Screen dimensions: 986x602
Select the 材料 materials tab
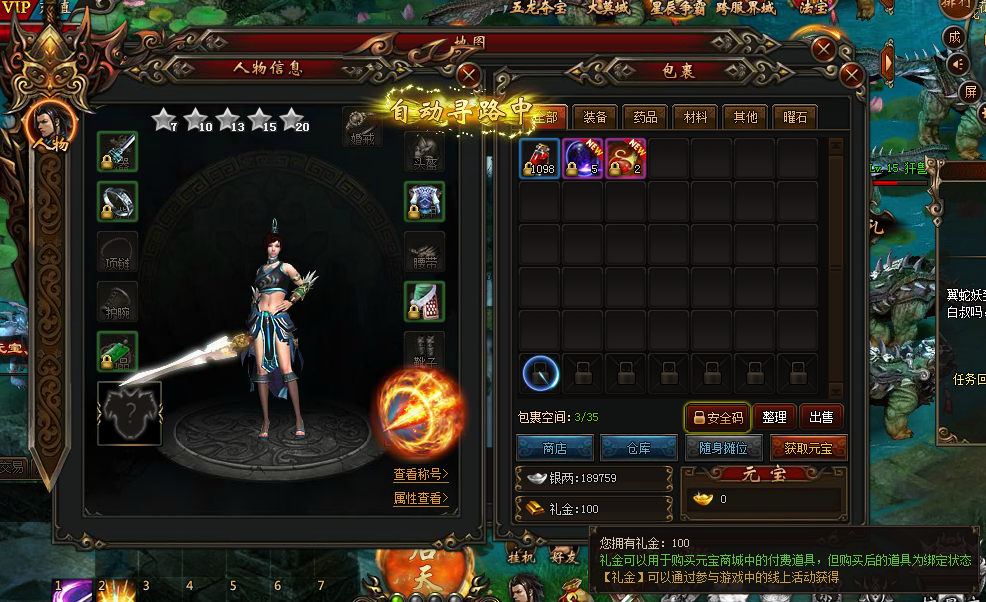click(x=695, y=117)
